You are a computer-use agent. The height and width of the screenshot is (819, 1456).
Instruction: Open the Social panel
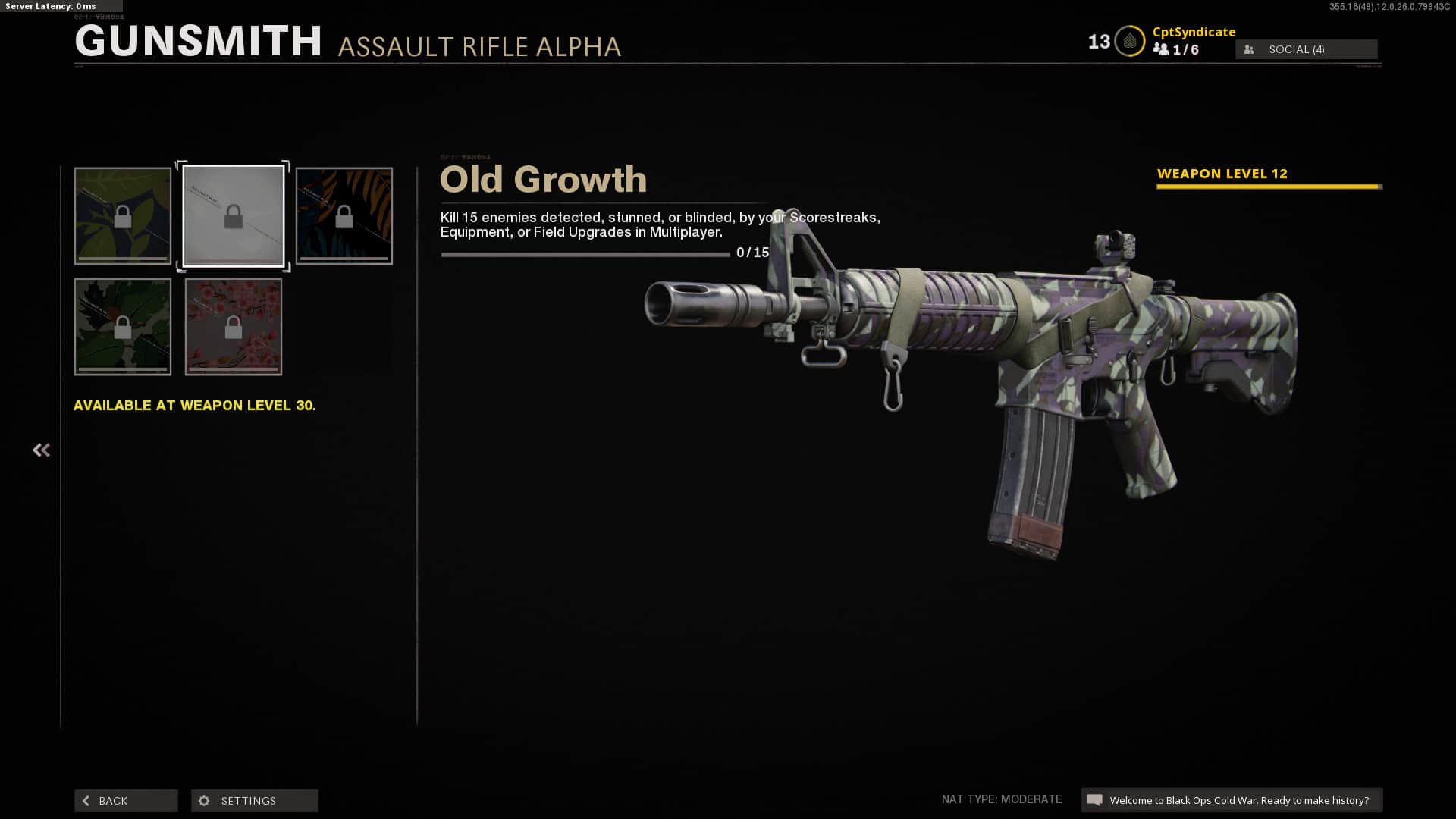coord(1306,49)
